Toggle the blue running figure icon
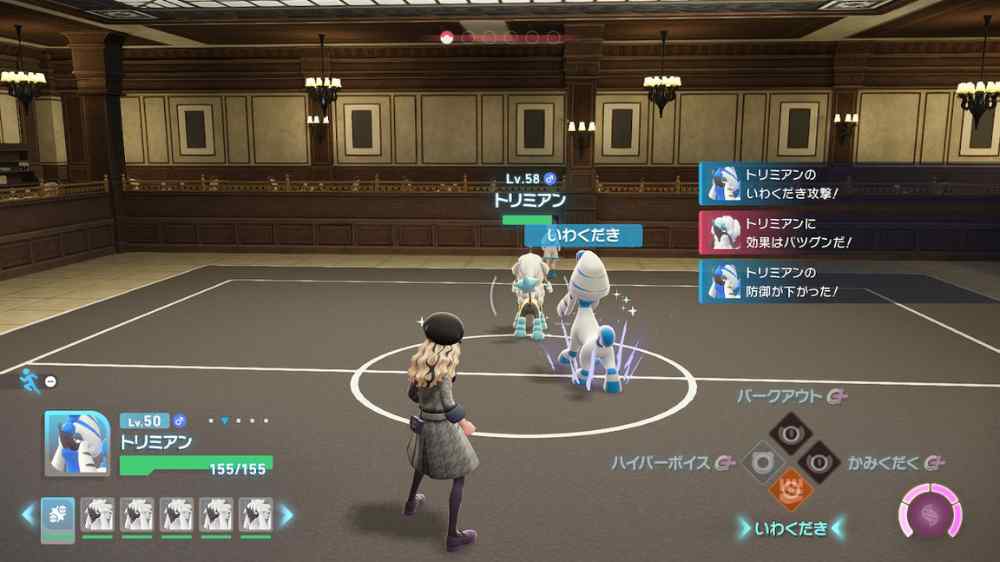The height and width of the screenshot is (562, 1000). 29,379
